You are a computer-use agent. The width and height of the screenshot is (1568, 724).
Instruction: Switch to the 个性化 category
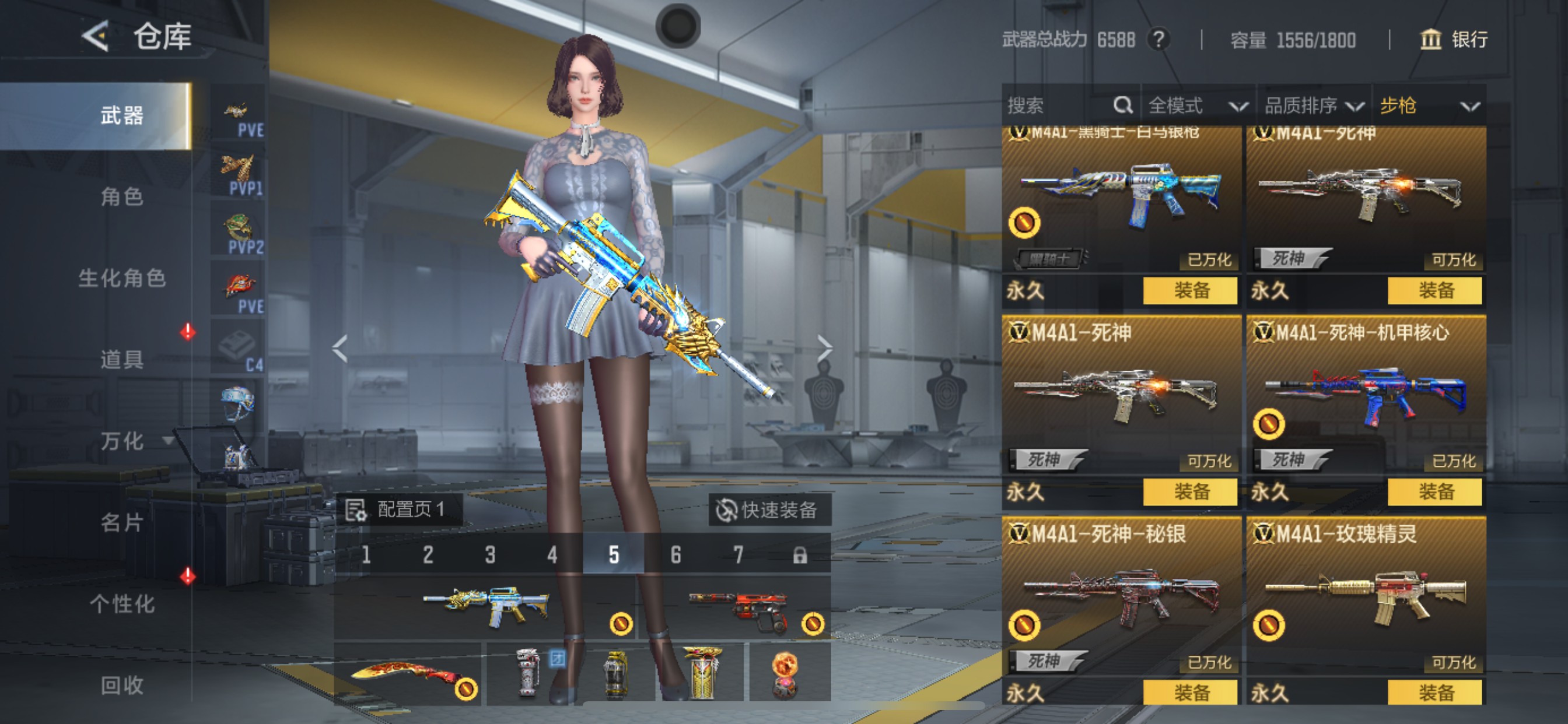[x=122, y=603]
